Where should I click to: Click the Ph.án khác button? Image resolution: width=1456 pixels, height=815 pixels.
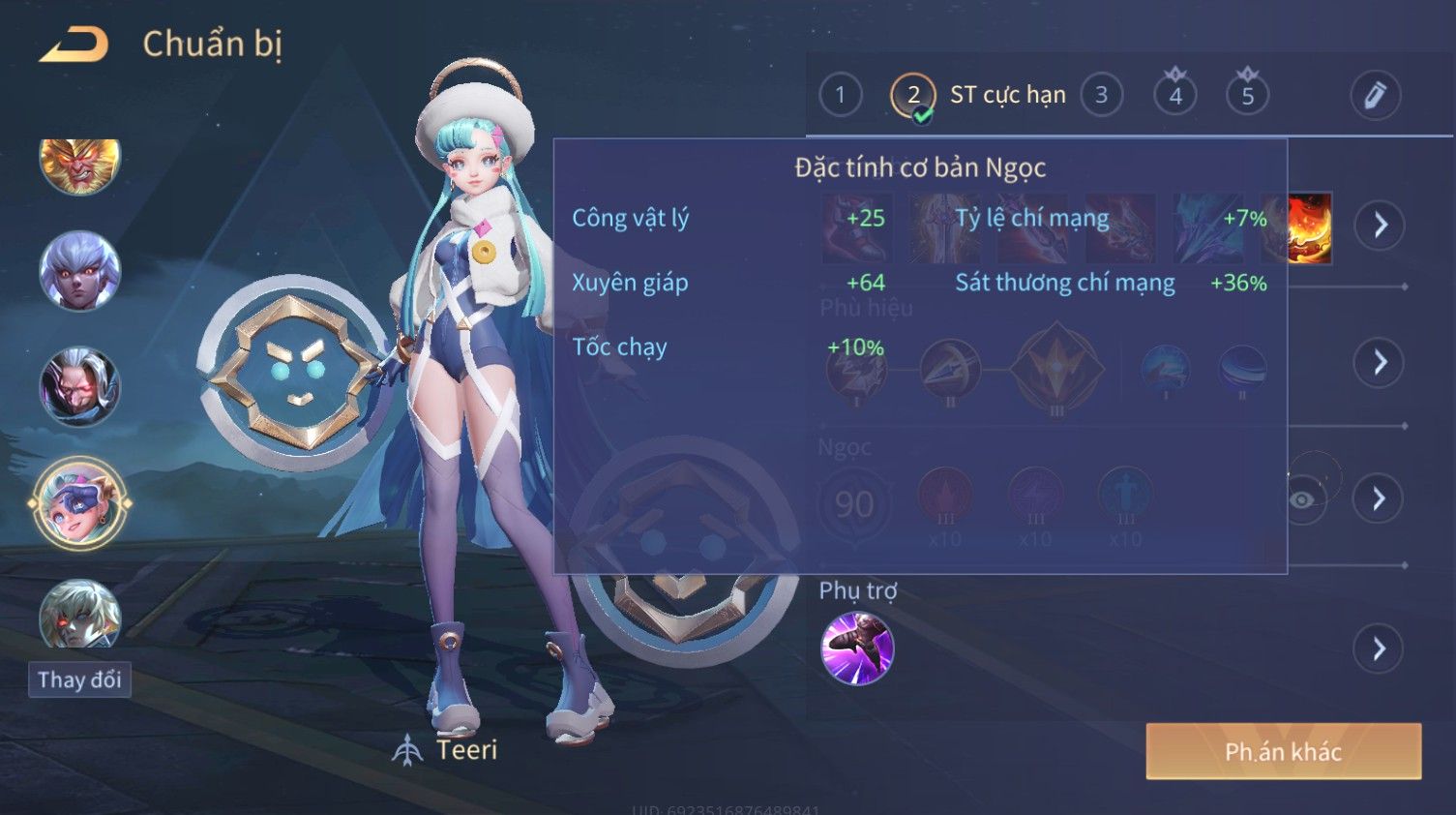1283,751
